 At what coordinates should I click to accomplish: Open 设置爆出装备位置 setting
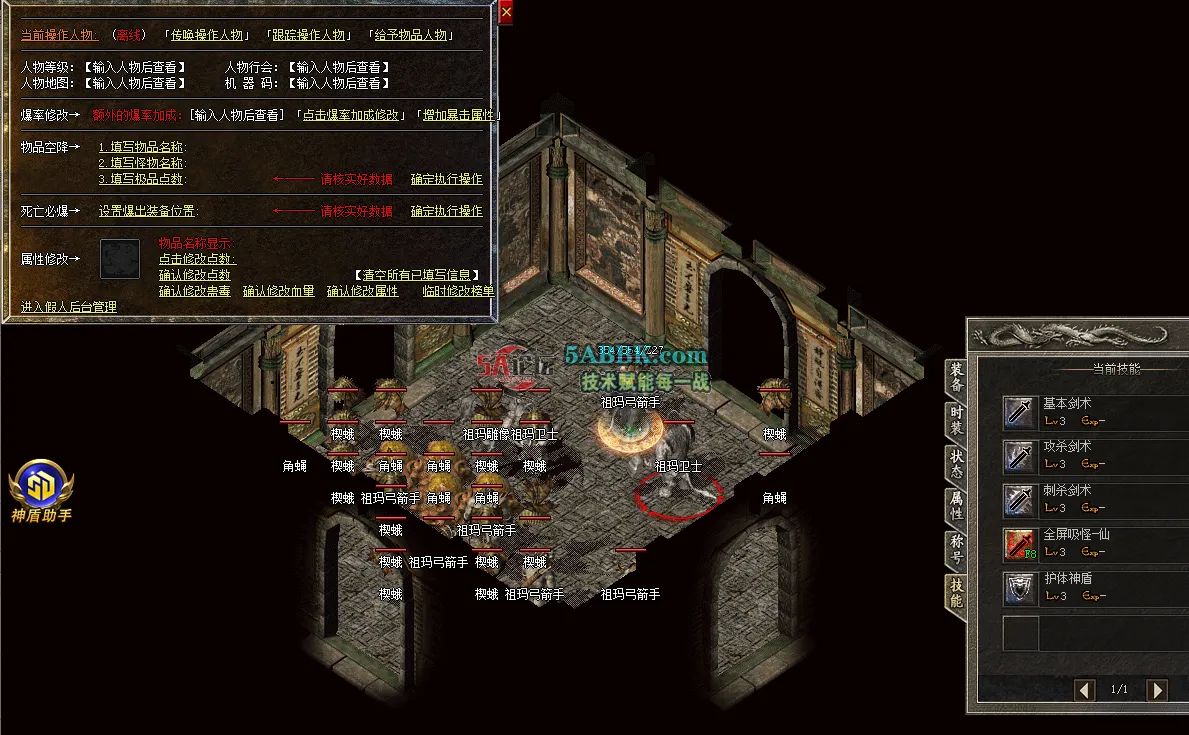point(148,211)
